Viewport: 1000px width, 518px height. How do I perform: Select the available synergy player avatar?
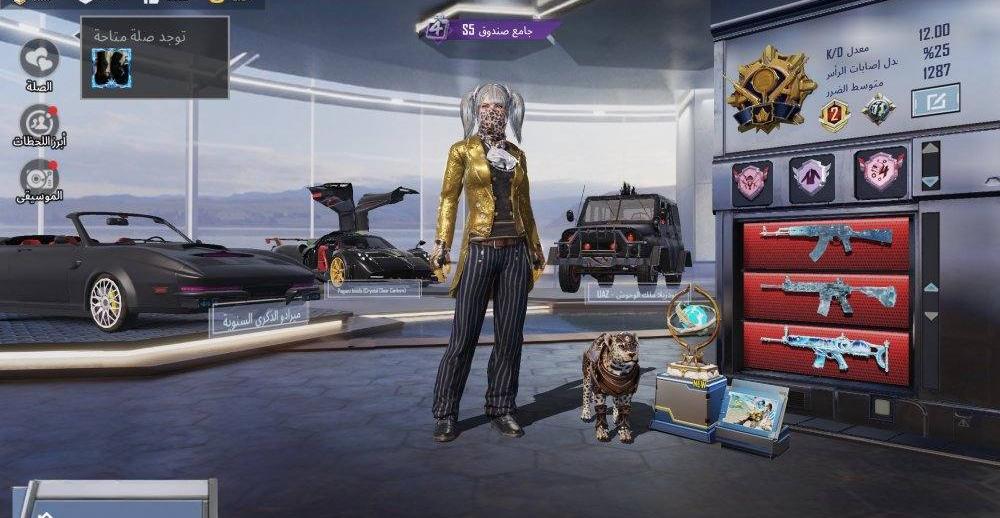[111, 67]
